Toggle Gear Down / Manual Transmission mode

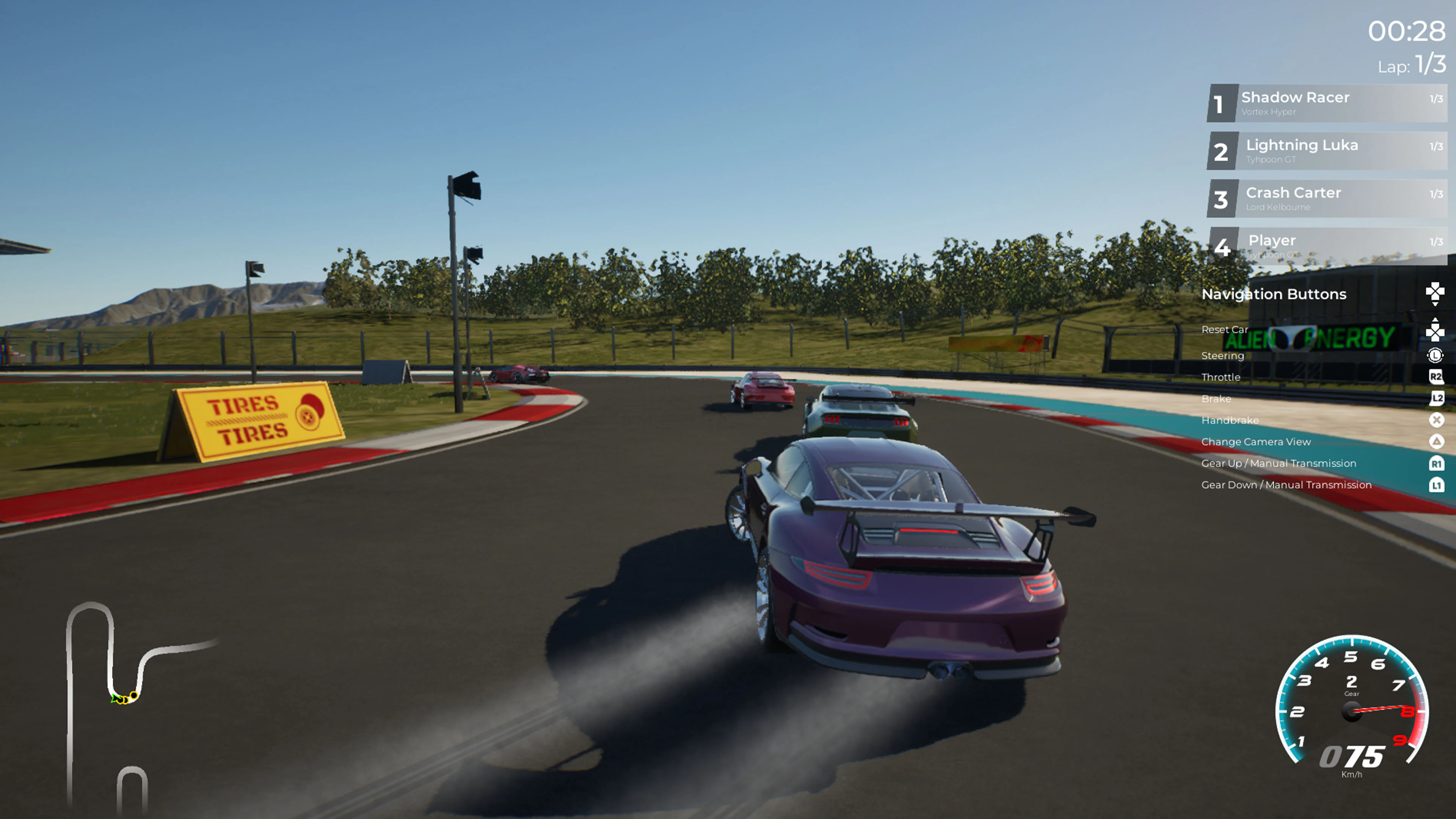(x=1287, y=485)
